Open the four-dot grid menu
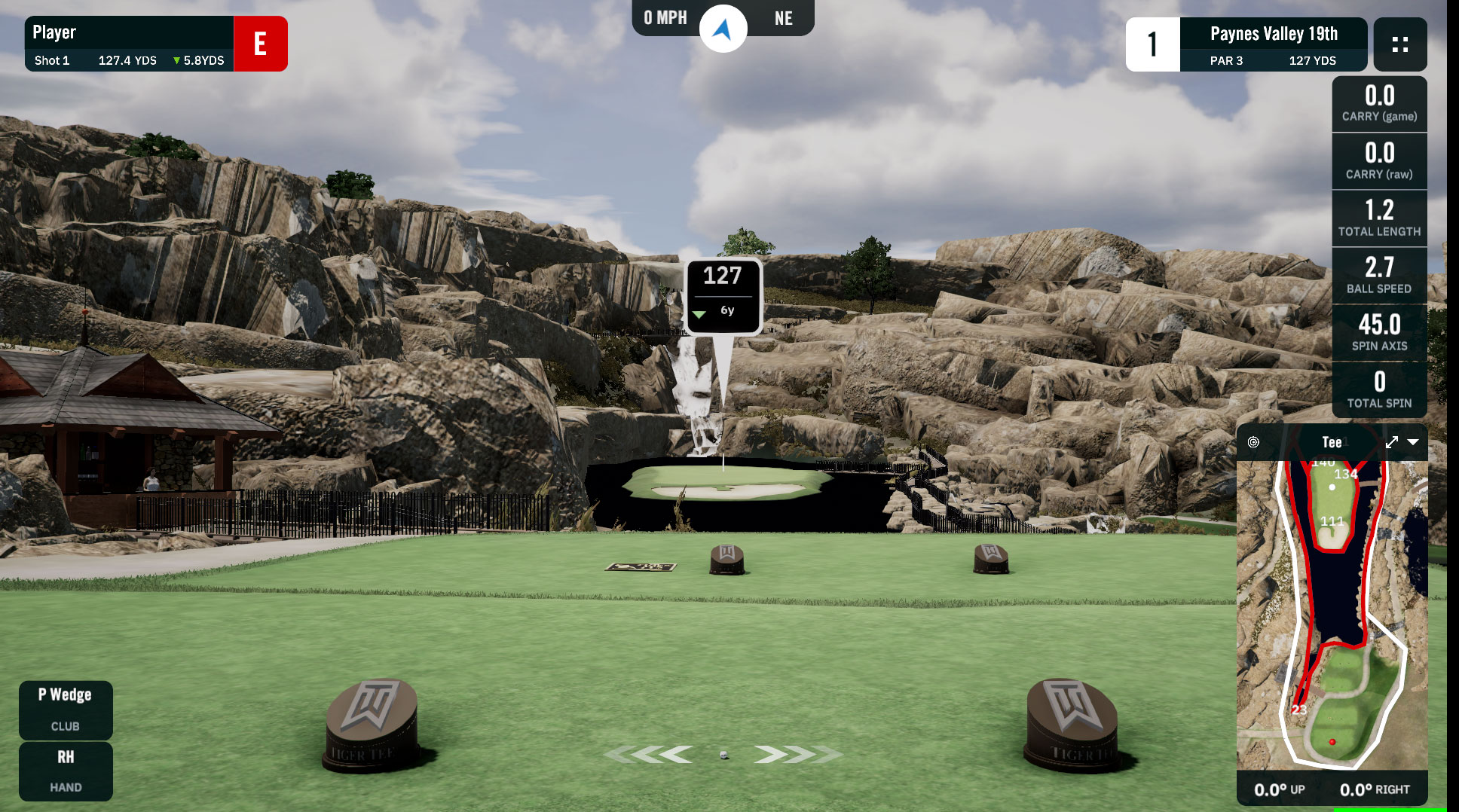Screen dimensions: 1459x812 coord(1399,44)
